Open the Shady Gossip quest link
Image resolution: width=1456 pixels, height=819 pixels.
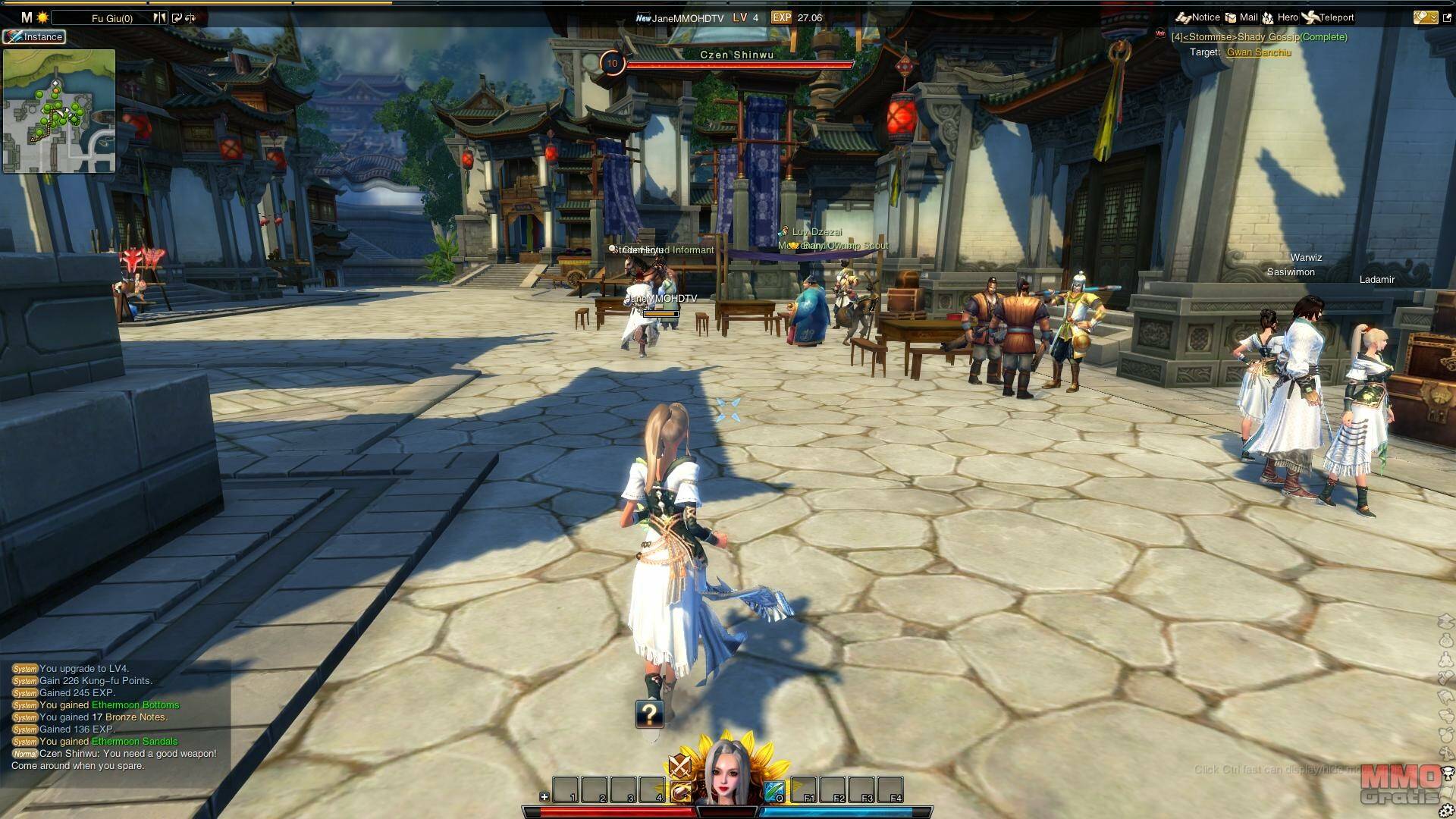(x=1259, y=37)
